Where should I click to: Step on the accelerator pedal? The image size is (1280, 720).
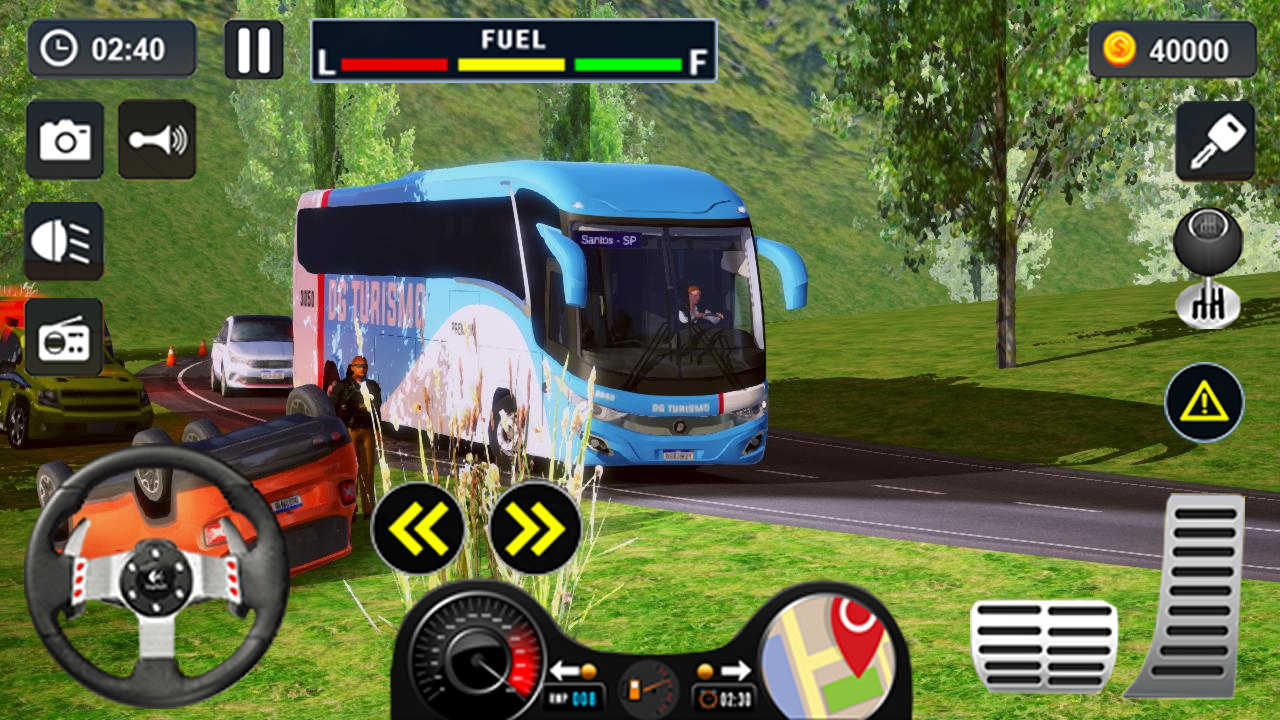1191,595
